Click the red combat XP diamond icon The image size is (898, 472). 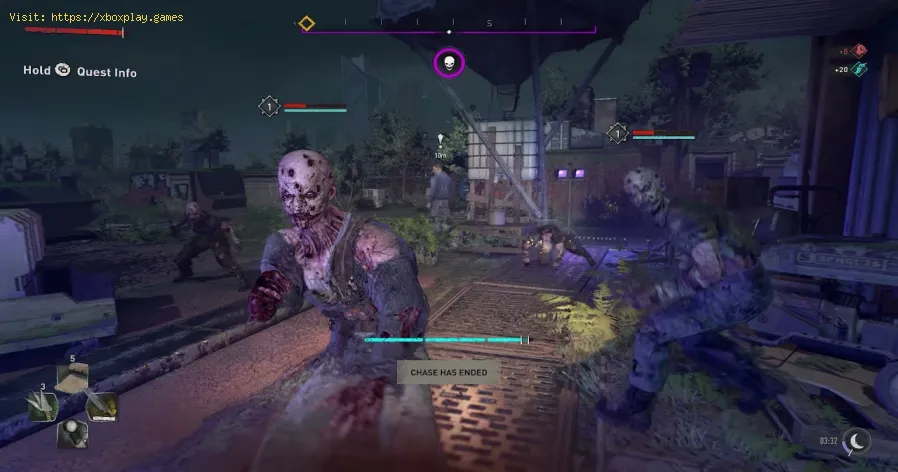click(x=861, y=49)
